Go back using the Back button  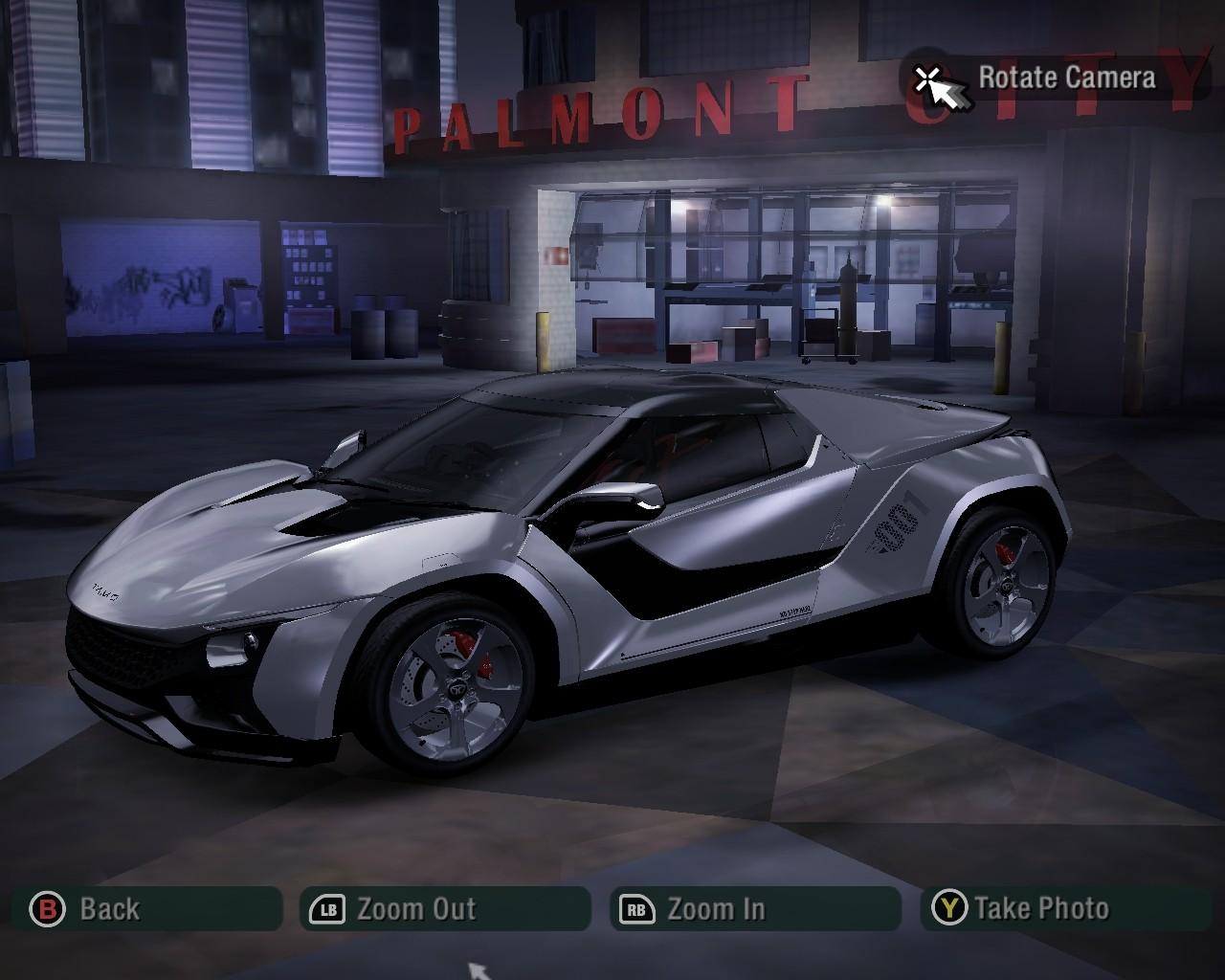(x=145, y=908)
